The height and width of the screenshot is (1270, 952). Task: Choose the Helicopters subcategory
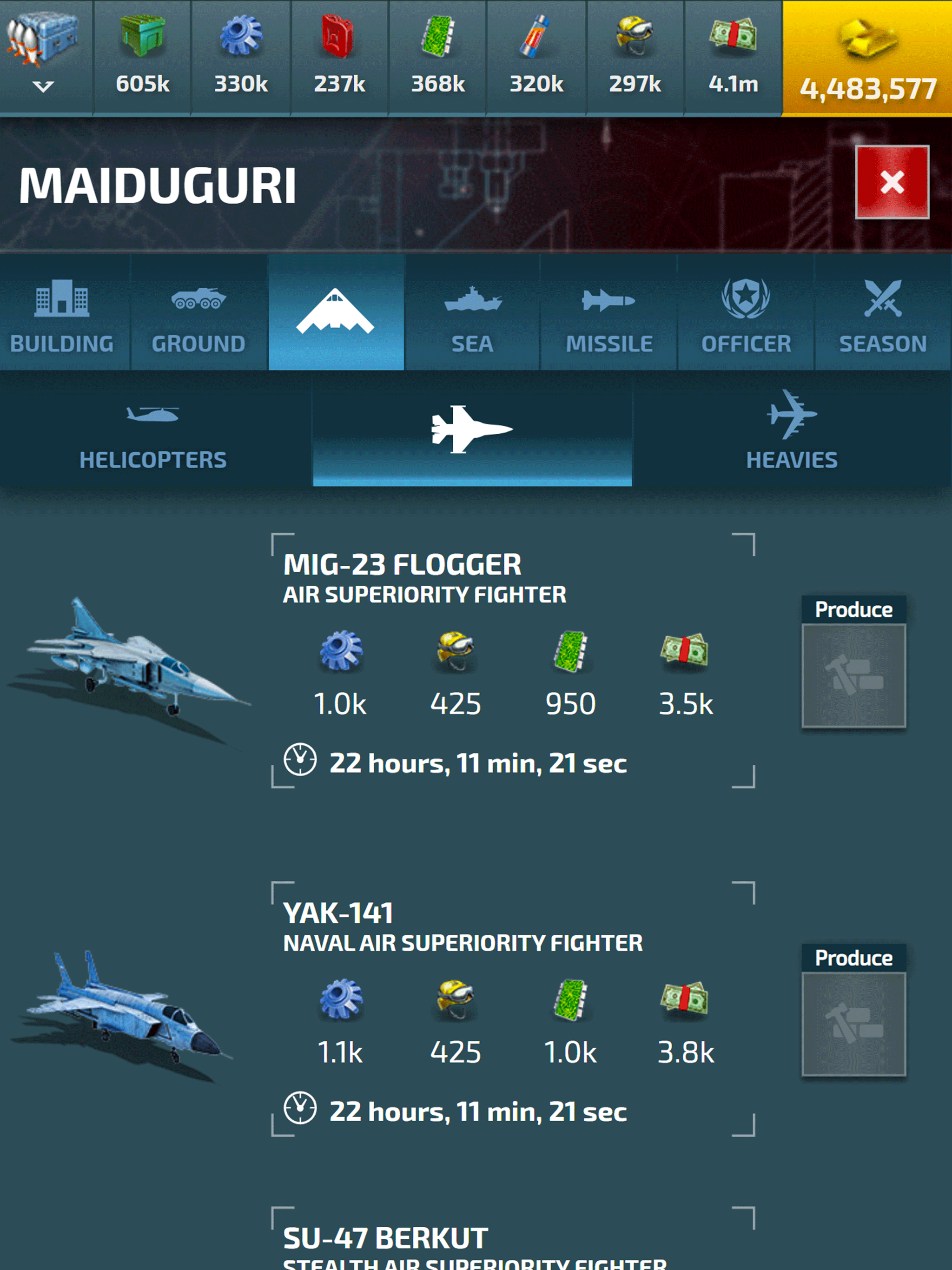point(153,430)
